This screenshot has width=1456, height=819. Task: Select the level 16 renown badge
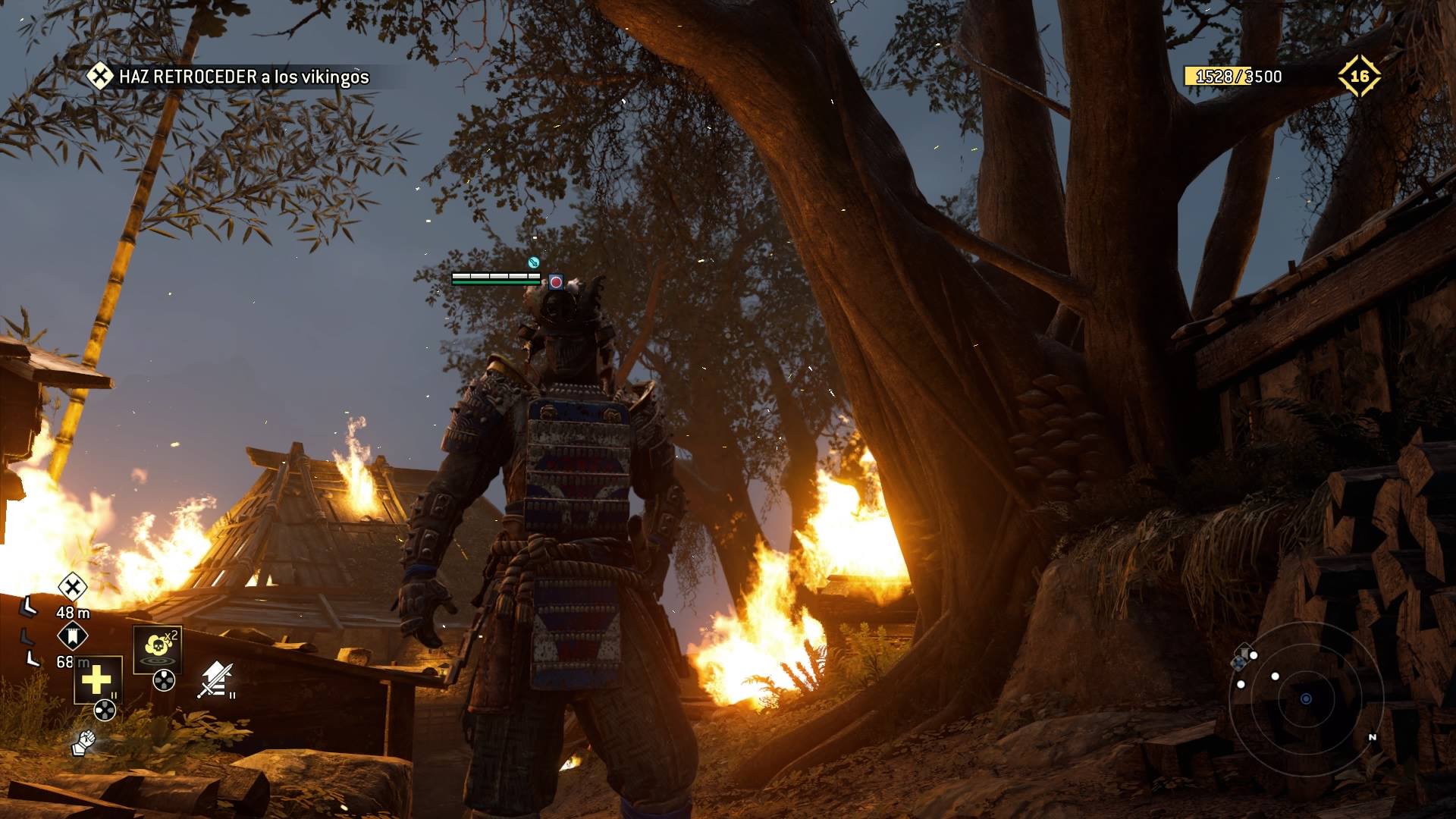[1359, 76]
